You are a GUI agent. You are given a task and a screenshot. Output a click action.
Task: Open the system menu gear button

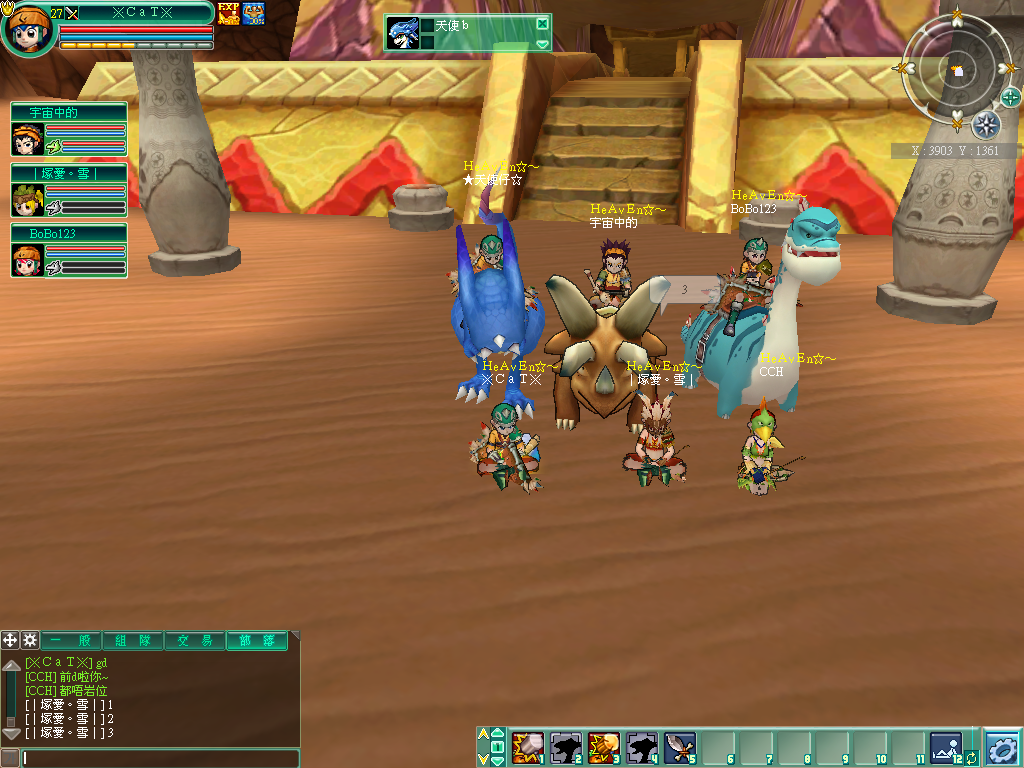(x=1002, y=747)
